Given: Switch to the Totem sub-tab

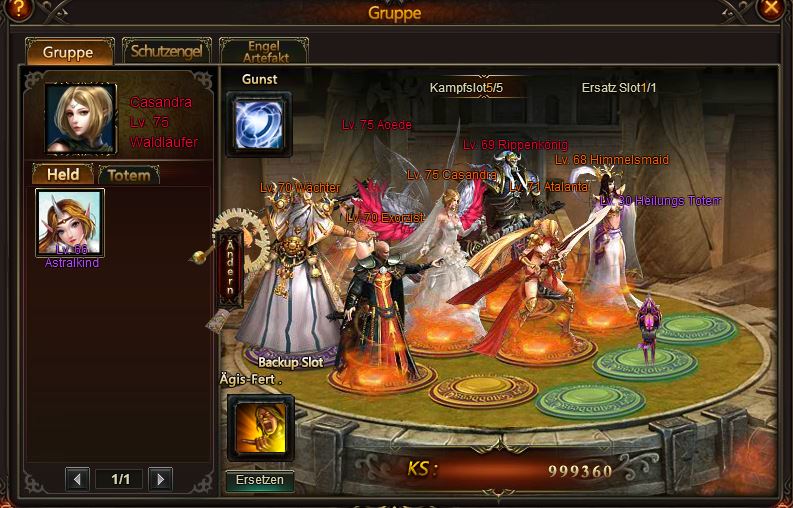Looking at the screenshot, I should click(129, 175).
